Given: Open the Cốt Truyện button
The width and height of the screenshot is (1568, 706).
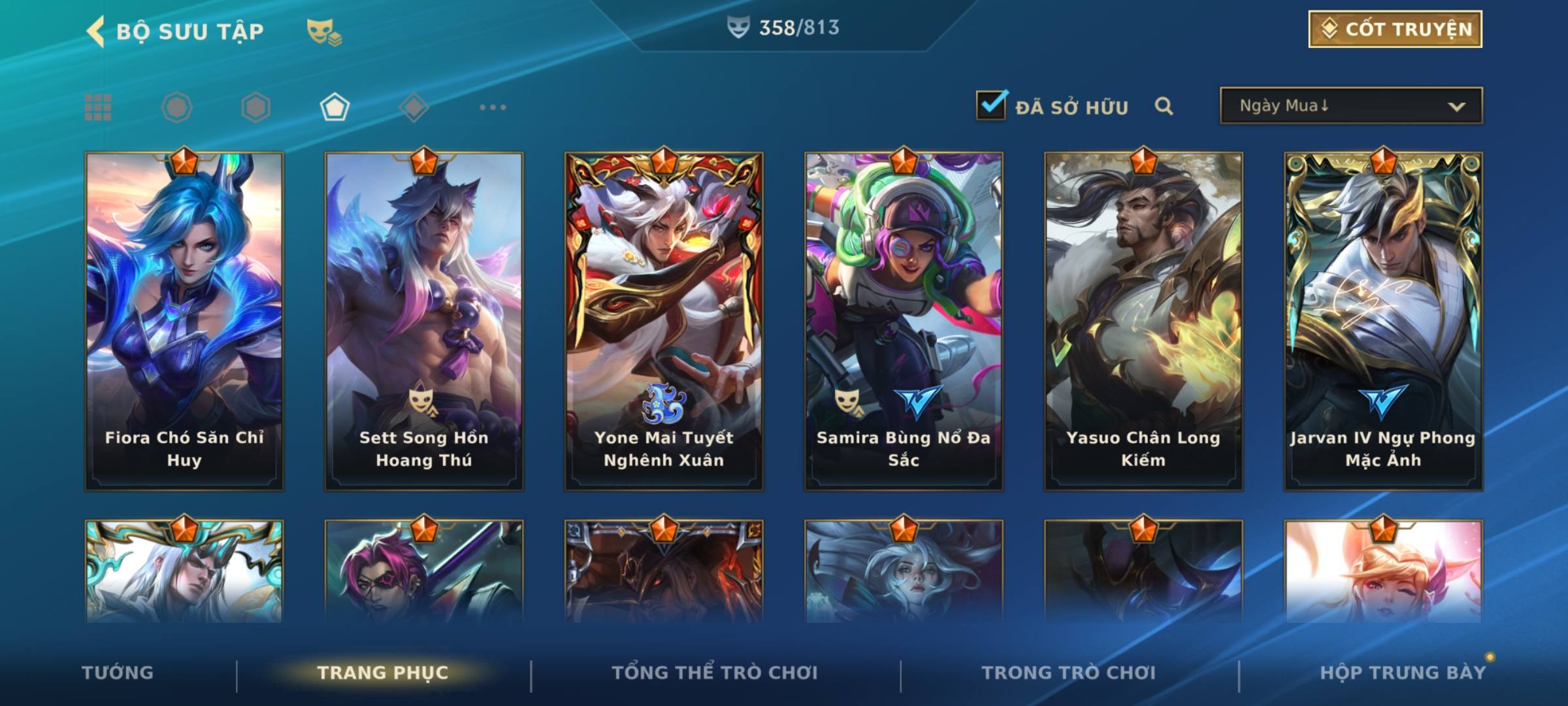Looking at the screenshot, I should (x=1395, y=29).
